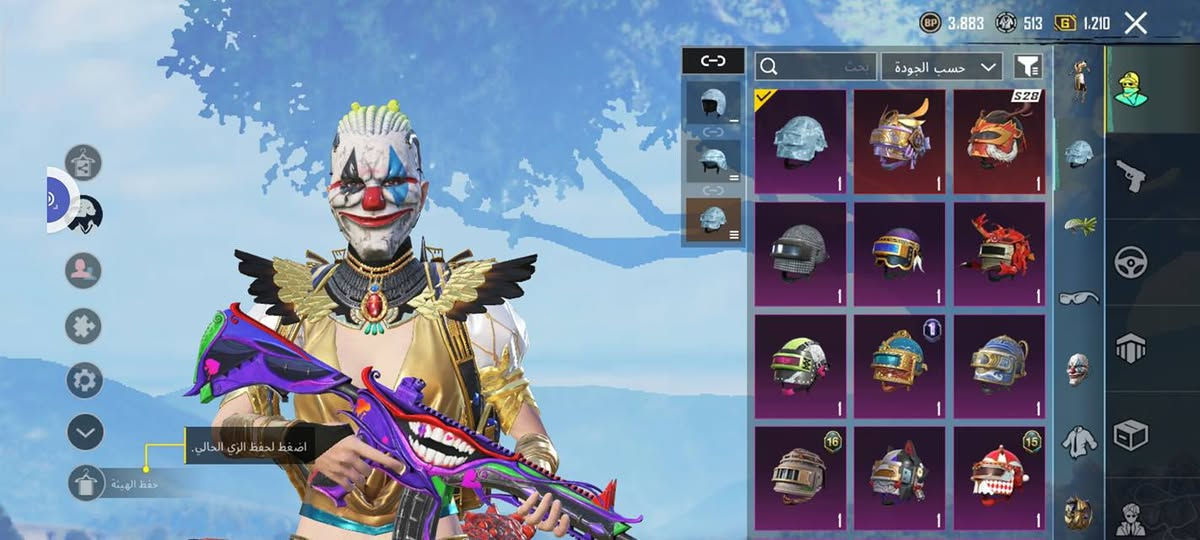Screen dimensions: 1200x540
Task: Select the red helmet with the 15 badge
Action: click(x=999, y=476)
